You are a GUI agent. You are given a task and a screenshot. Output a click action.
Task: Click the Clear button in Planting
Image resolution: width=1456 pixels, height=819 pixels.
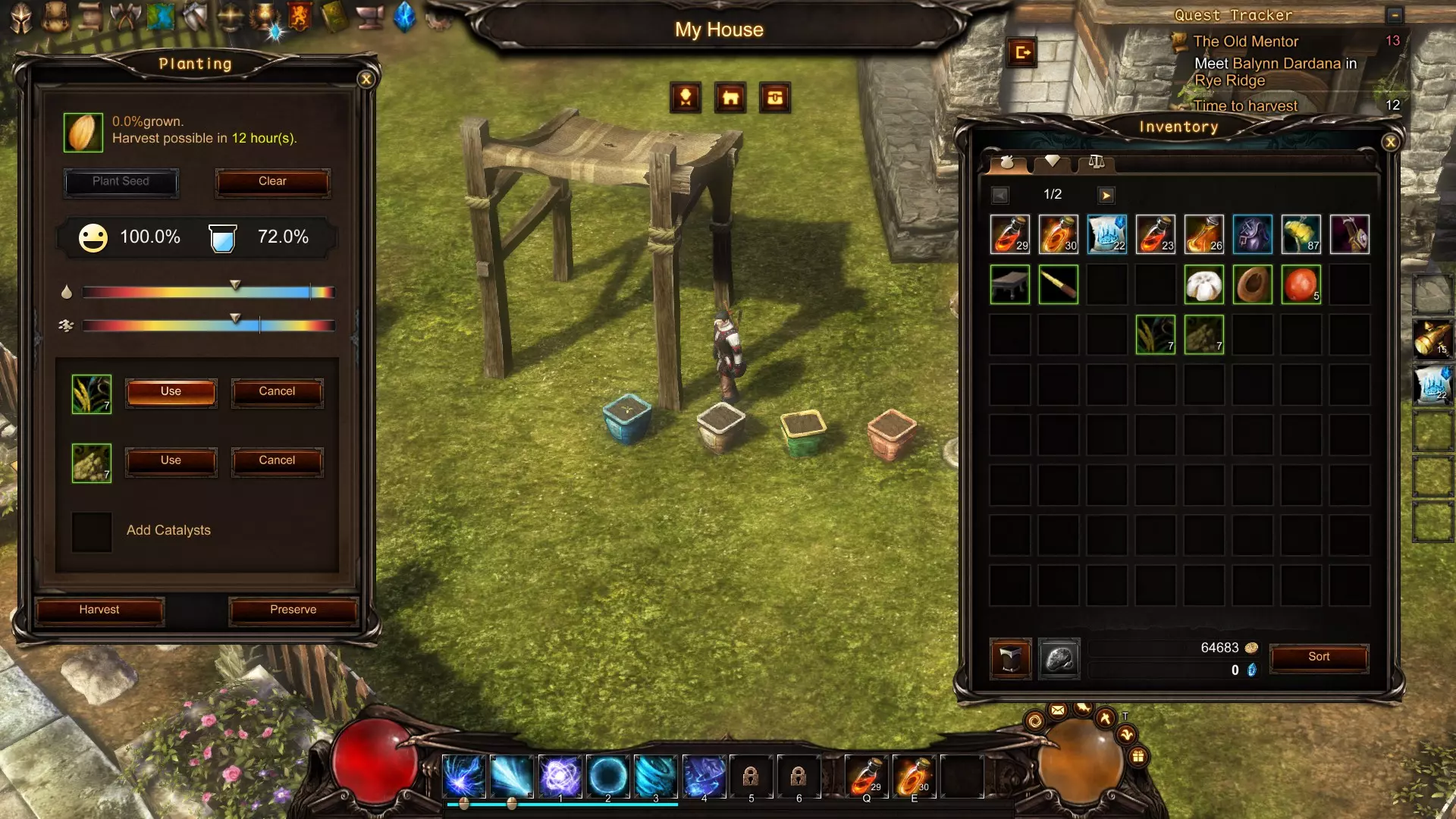click(x=272, y=182)
